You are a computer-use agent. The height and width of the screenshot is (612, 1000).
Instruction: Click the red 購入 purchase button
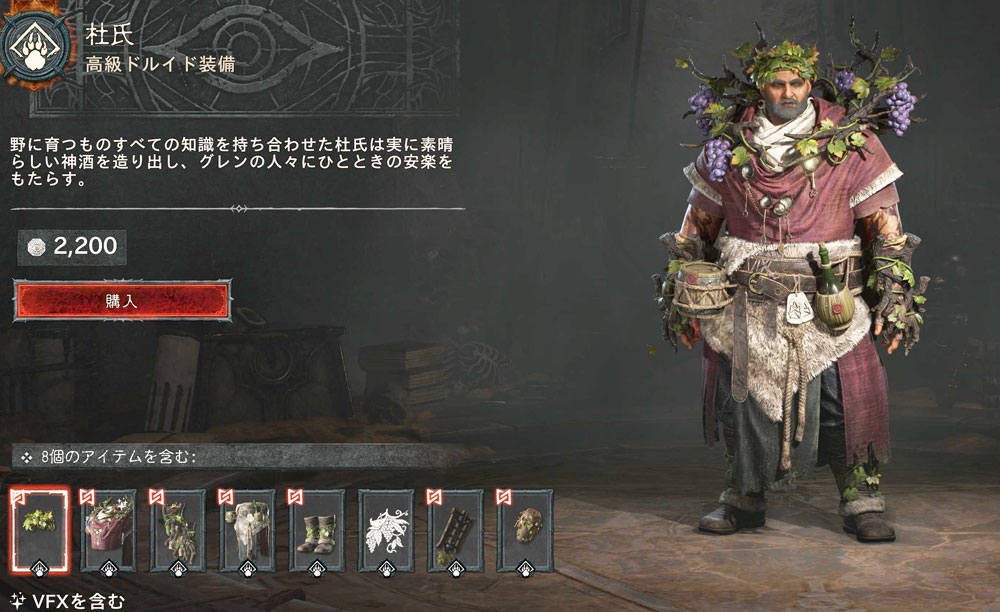click(x=122, y=300)
